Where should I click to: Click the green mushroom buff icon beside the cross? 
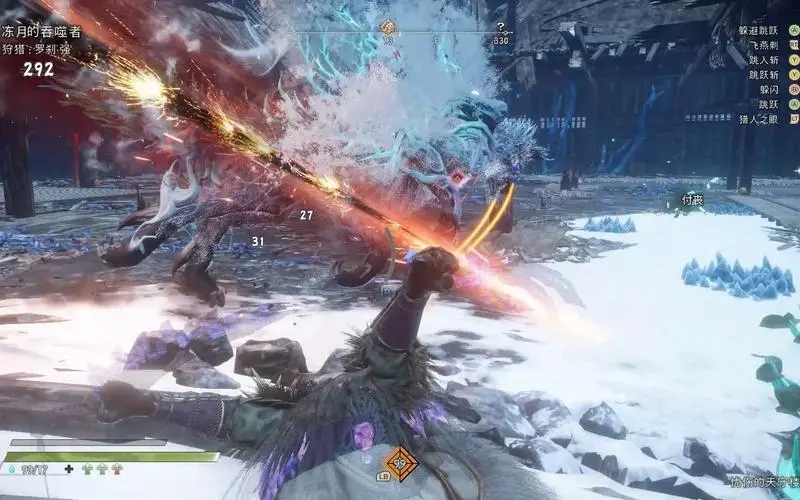(x=87, y=468)
